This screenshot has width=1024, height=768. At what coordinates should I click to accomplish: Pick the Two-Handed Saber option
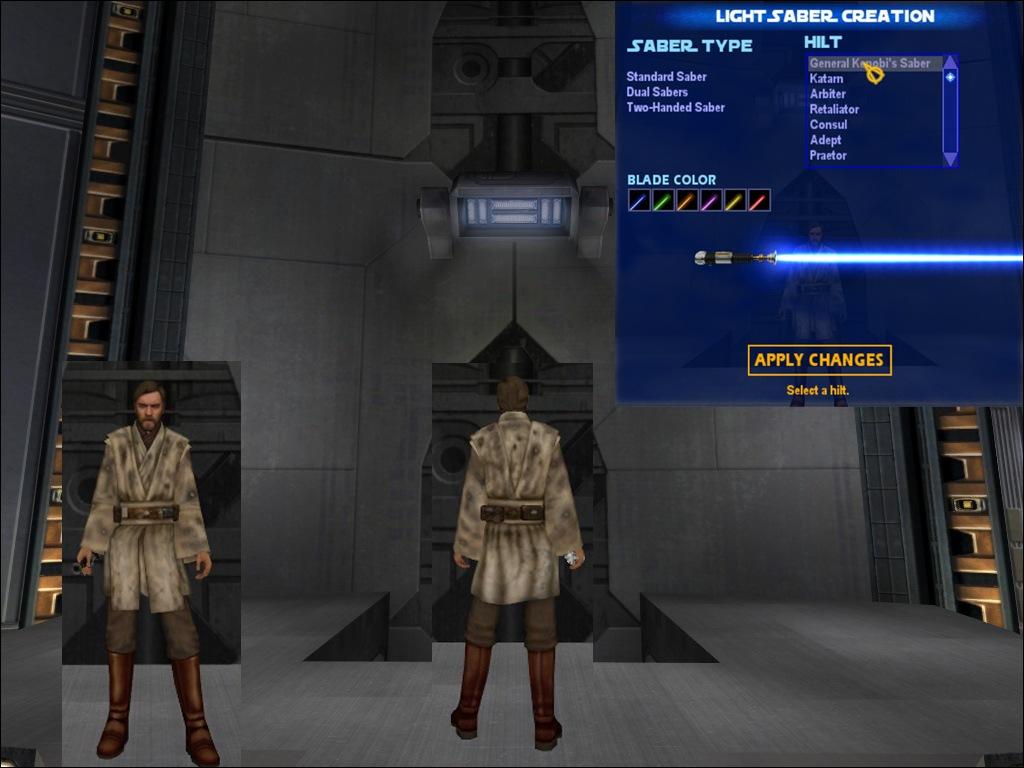click(675, 107)
